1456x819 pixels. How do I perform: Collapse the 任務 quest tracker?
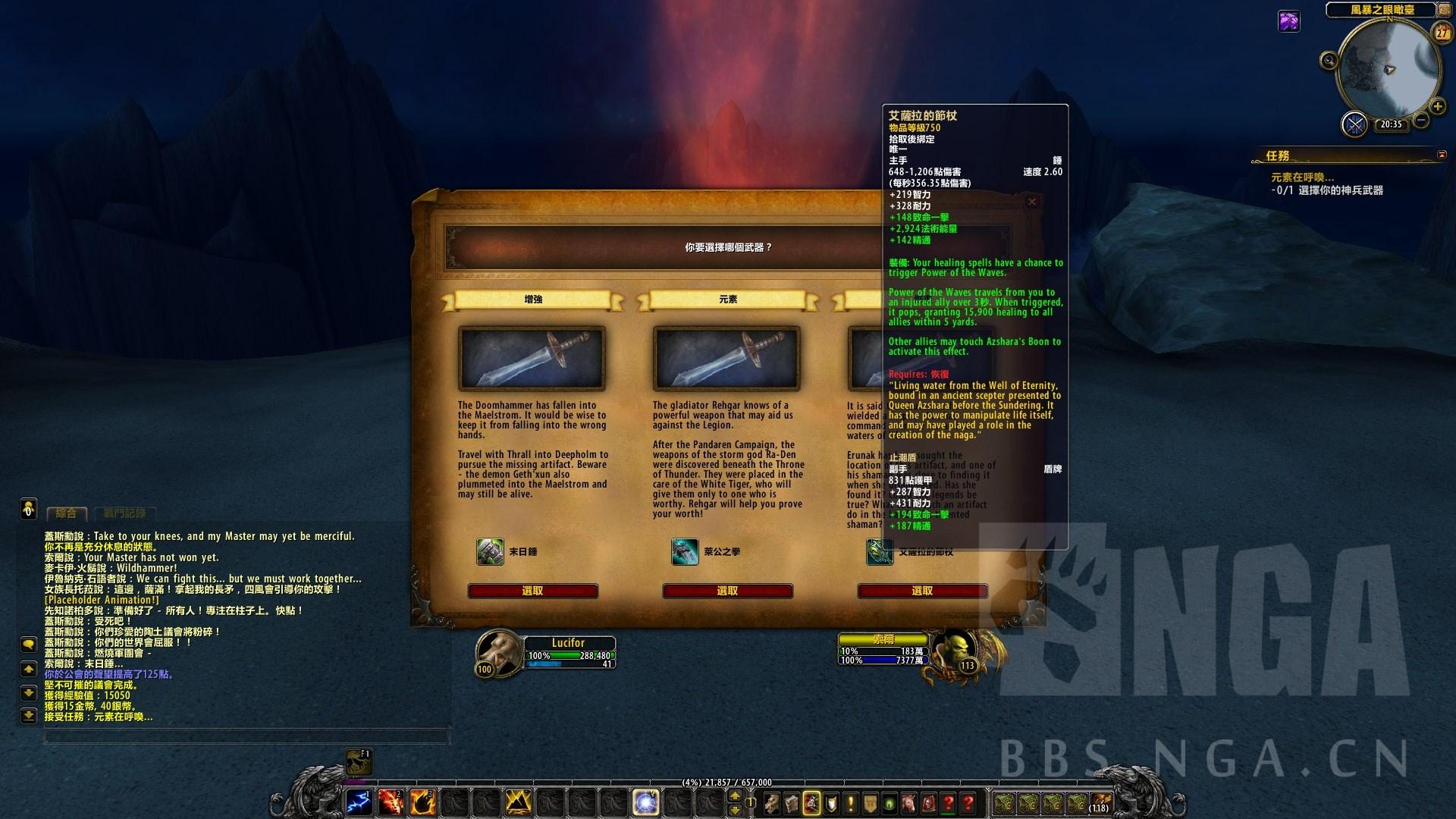pyautogui.click(x=1442, y=155)
